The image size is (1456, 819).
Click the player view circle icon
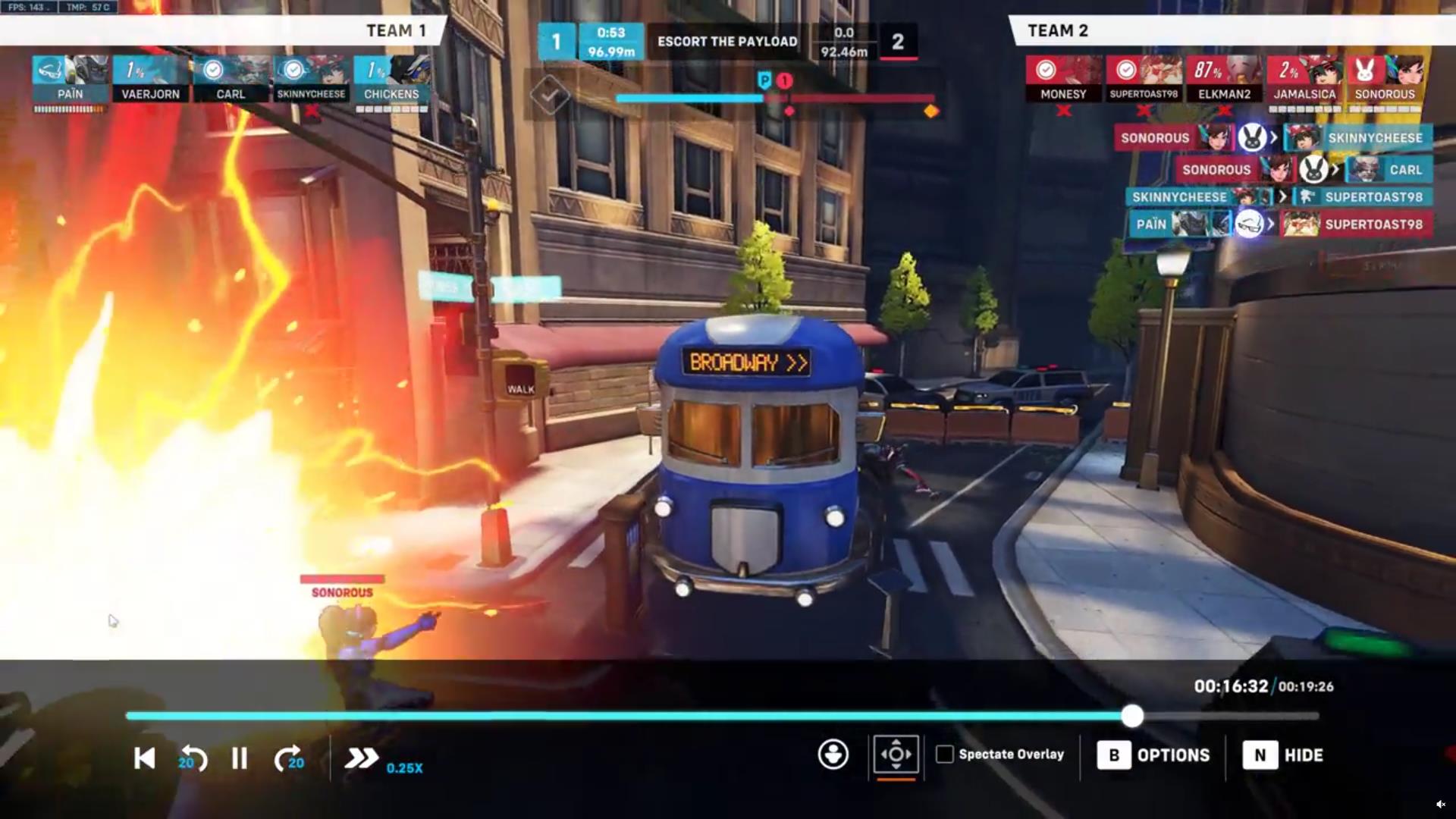click(x=833, y=755)
